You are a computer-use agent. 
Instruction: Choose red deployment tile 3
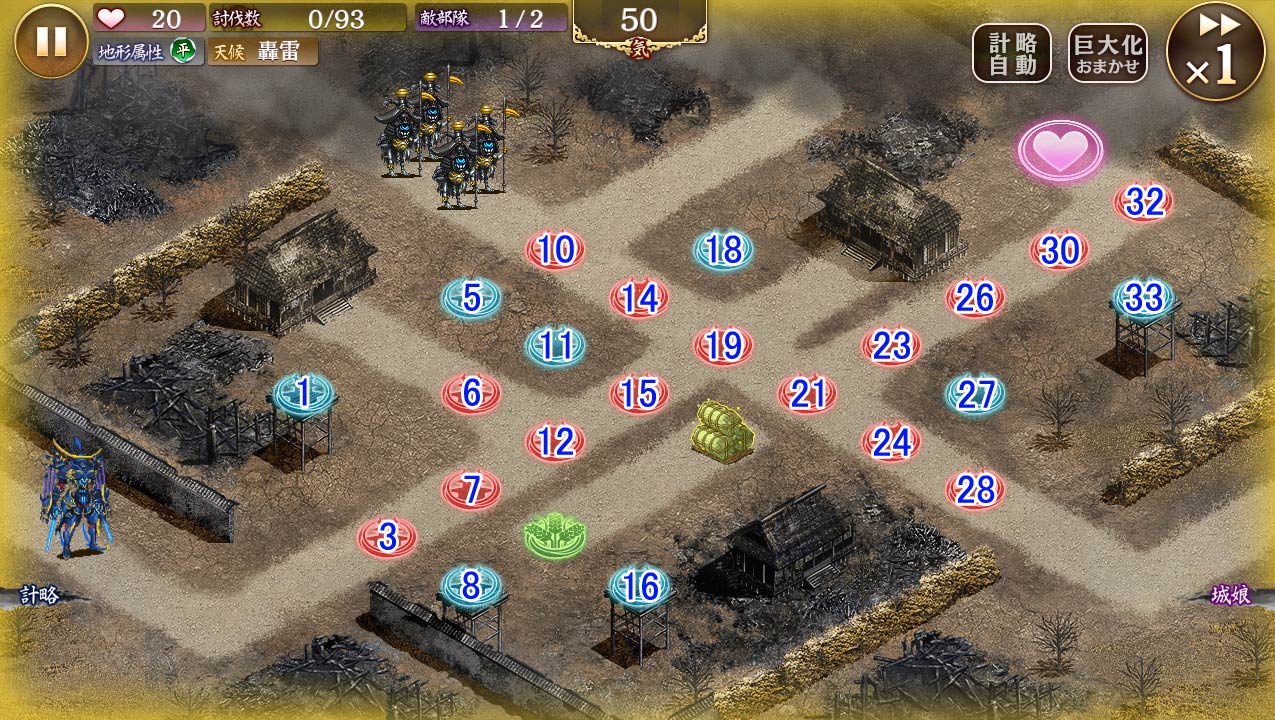[387, 538]
